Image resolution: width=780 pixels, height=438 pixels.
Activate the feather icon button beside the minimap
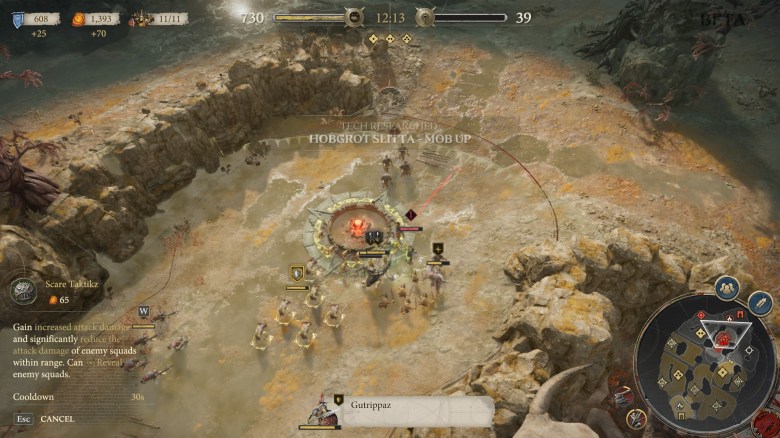click(760, 303)
